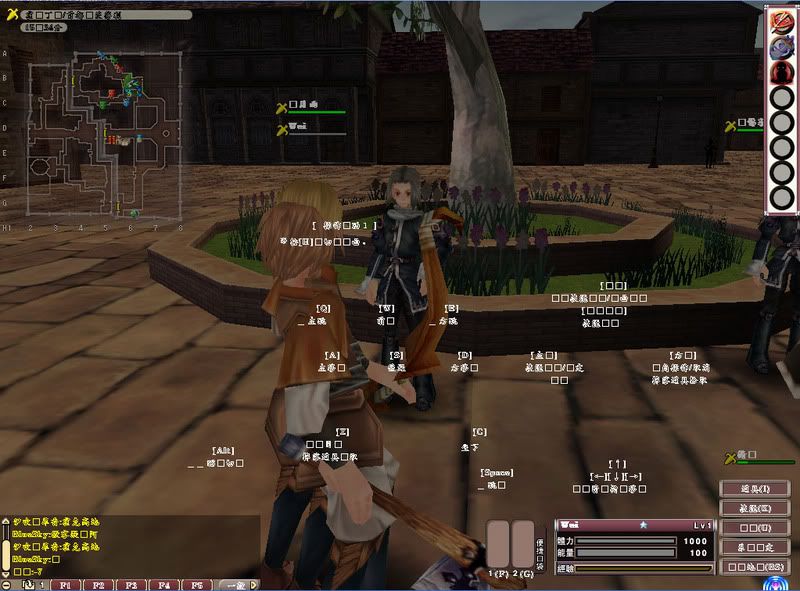800x591 pixels.
Task: Choose the F3 chat tab
Action: (x=133, y=584)
